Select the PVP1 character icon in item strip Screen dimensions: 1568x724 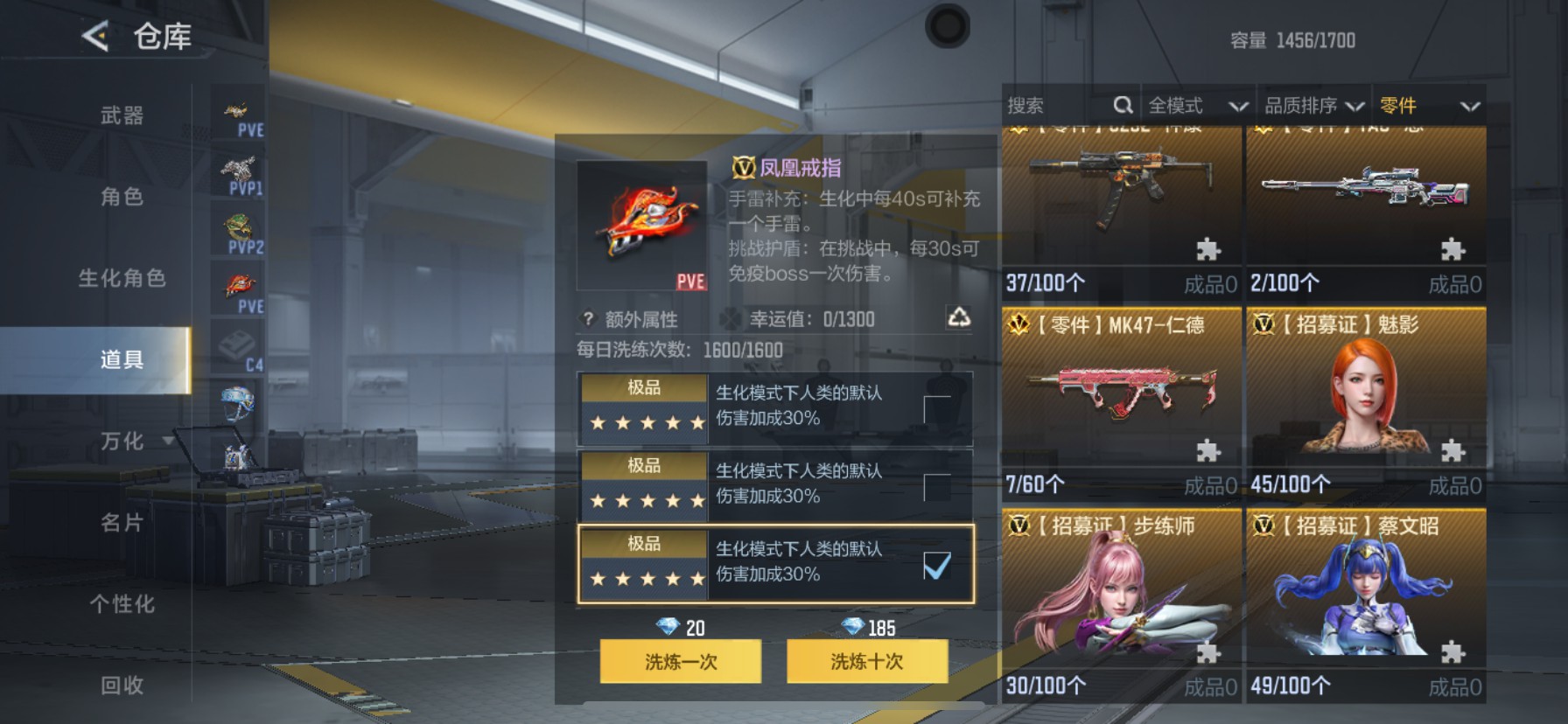(x=236, y=169)
